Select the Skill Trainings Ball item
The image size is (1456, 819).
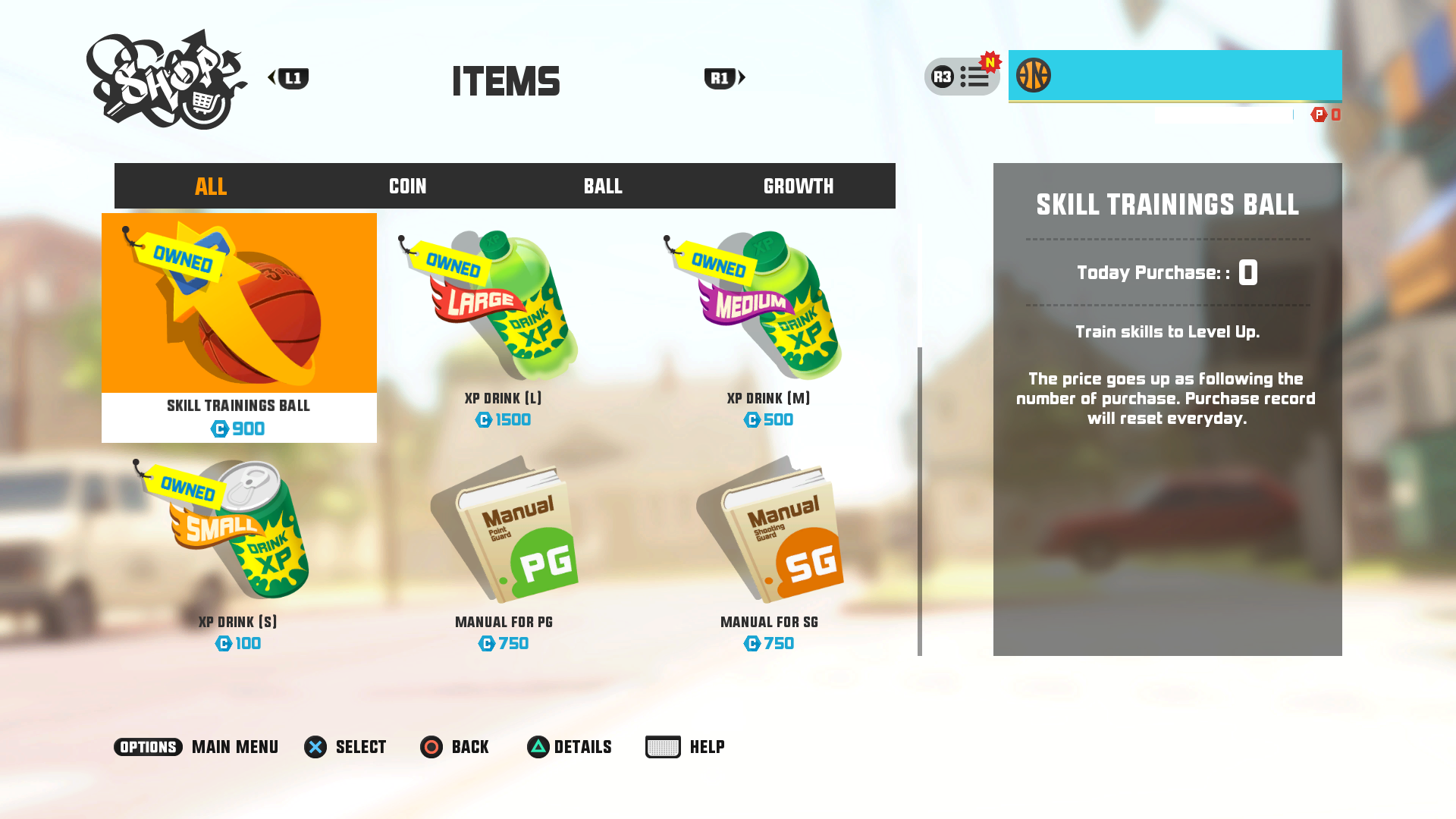(239, 328)
